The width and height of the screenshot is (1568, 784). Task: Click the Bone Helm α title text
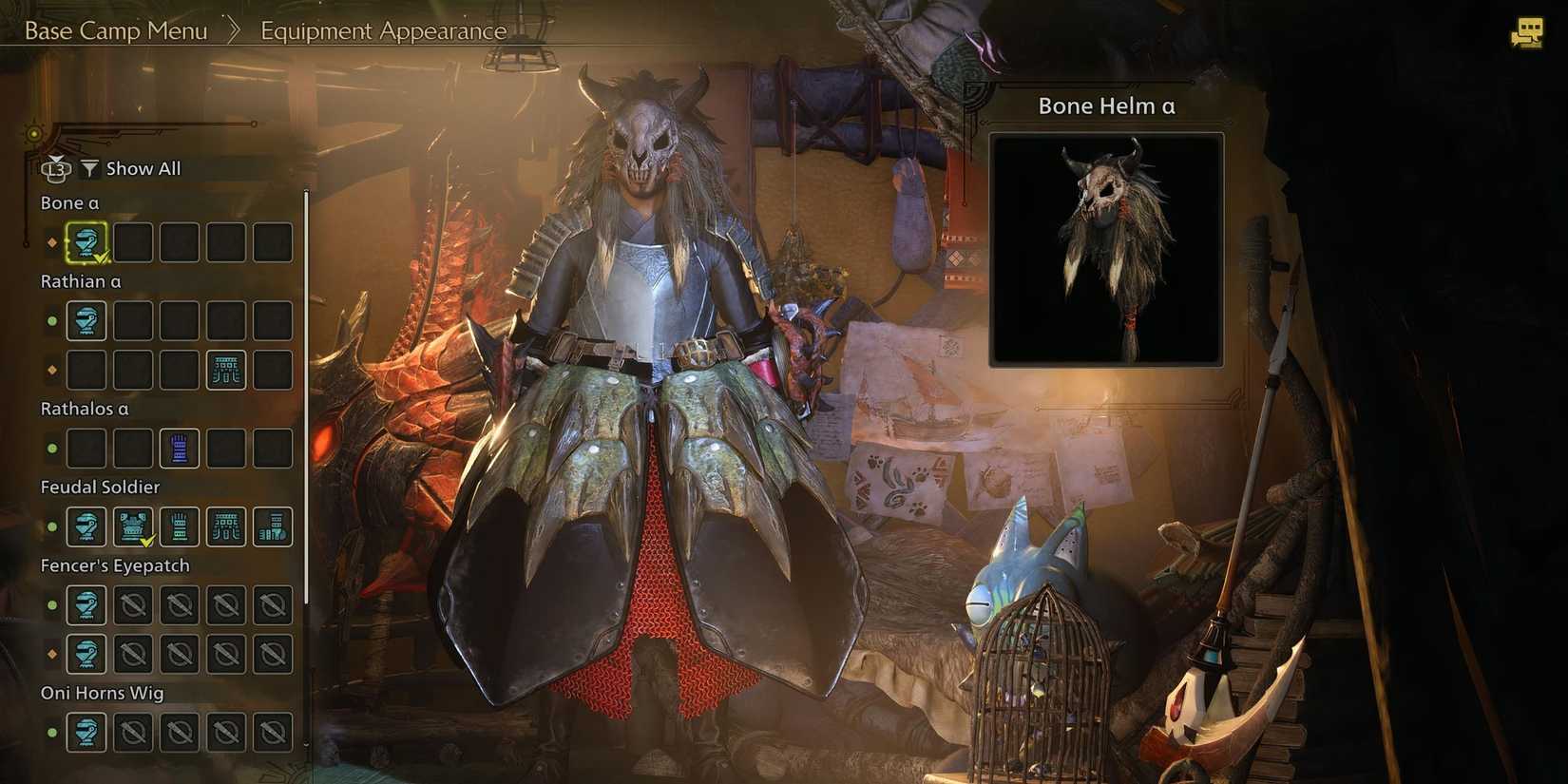(1105, 105)
